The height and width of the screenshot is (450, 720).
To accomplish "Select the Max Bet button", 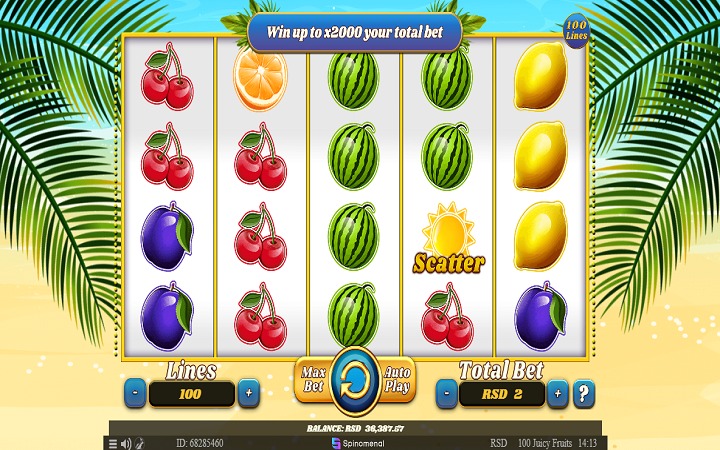I will click(x=312, y=380).
